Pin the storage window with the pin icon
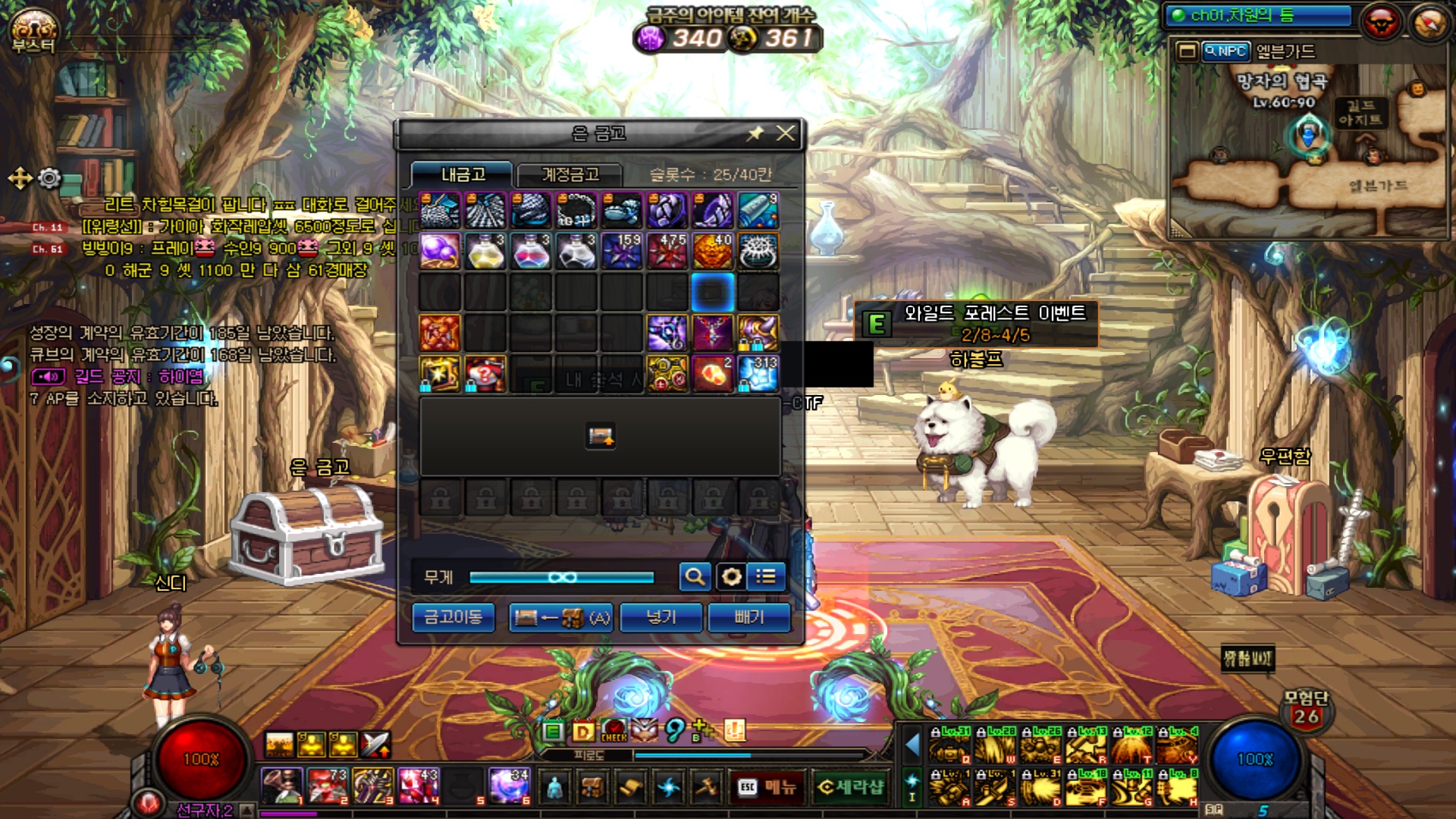The image size is (1456, 819). [755, 133]
